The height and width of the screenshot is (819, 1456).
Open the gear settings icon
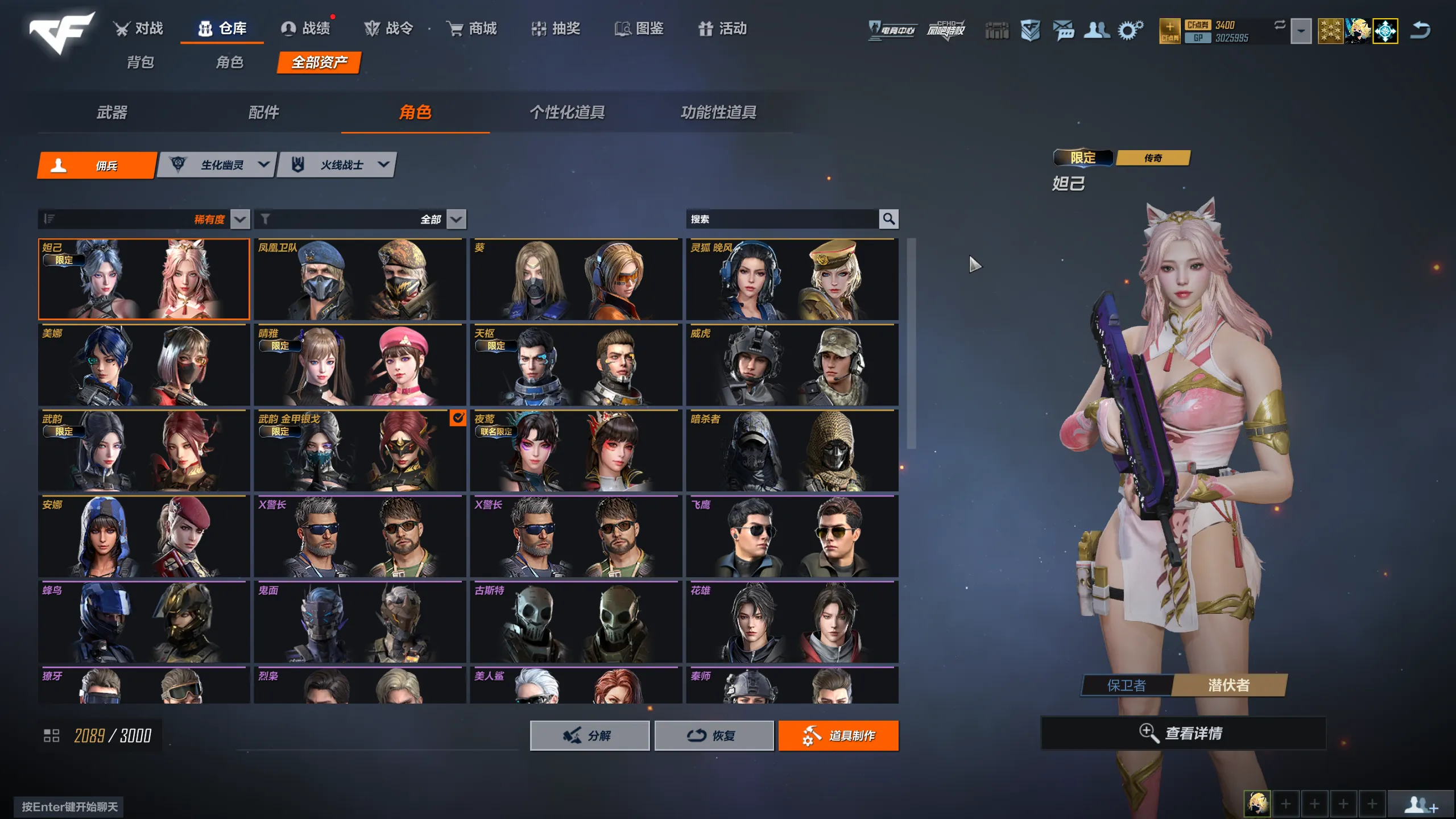(1130, 30)
